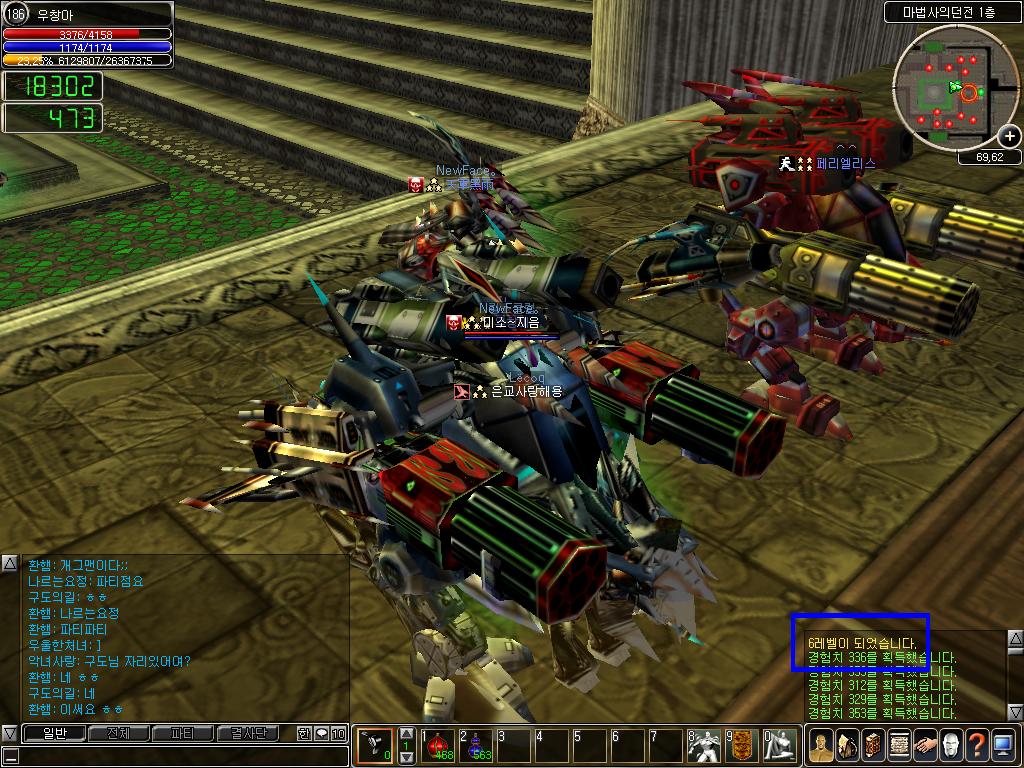
Task: Open the character info bust icon
Action: (821, 745)
